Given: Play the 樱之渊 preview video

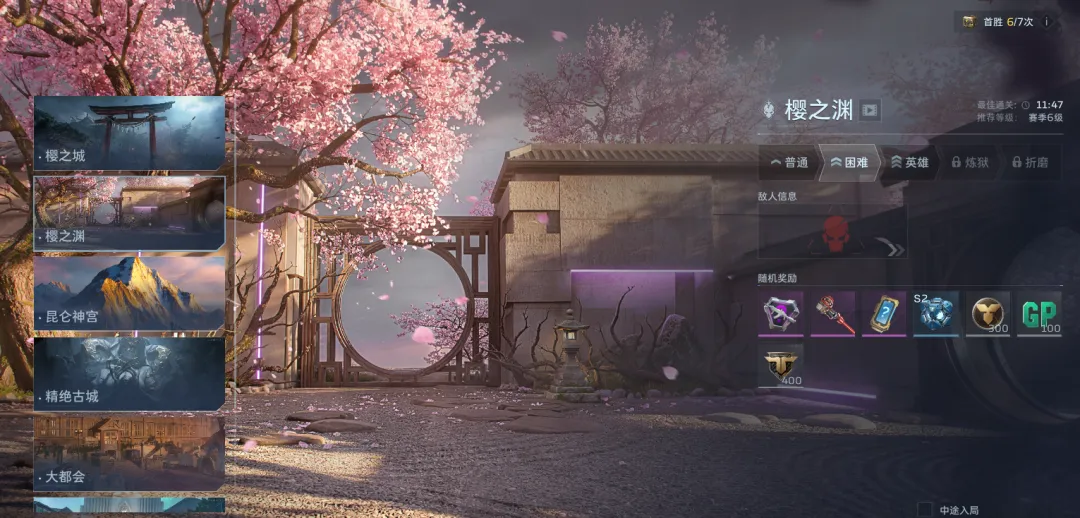Looking at the screenshot, I should pos(870,110).
